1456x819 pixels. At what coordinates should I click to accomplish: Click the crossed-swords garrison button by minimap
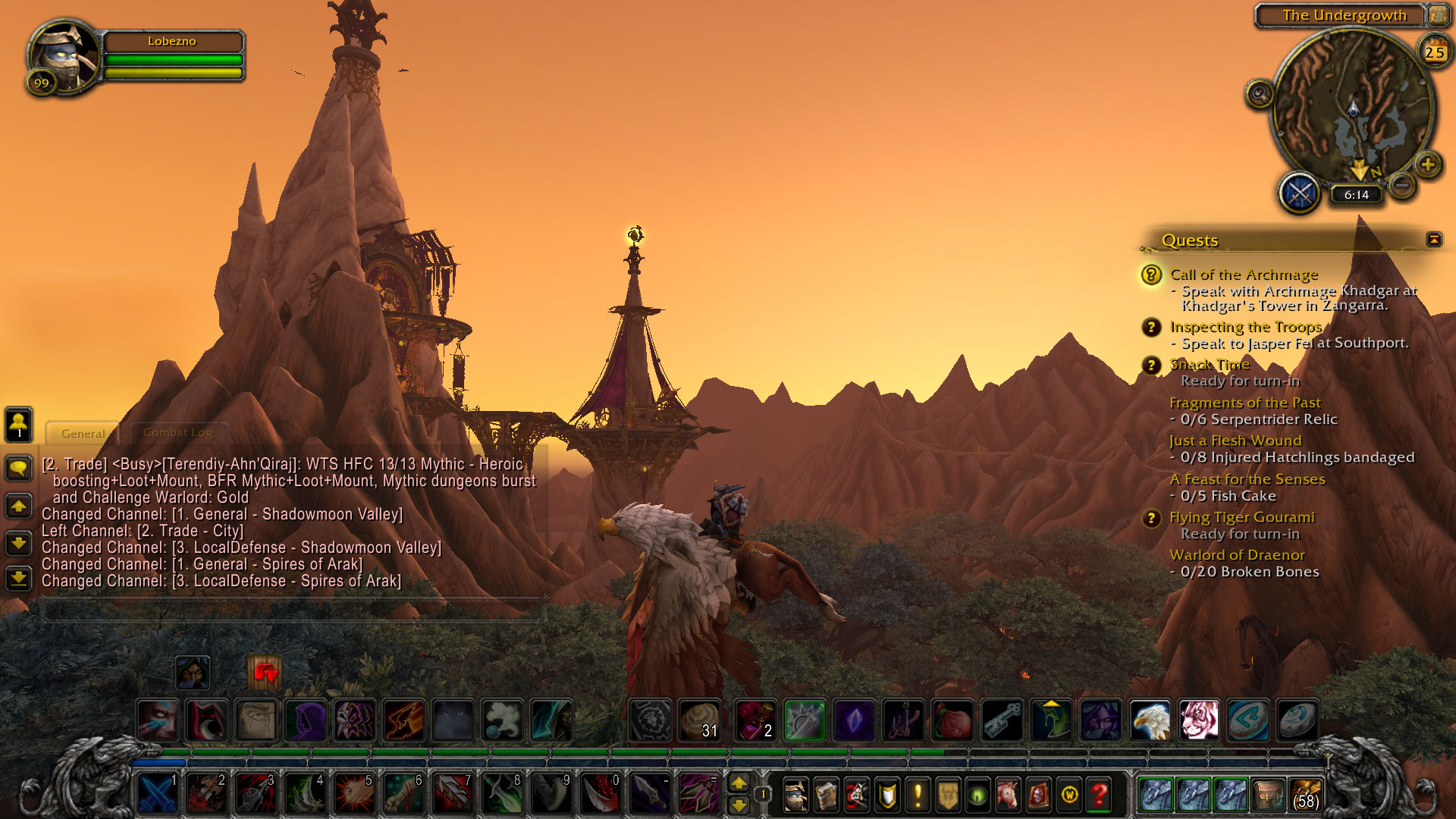[x=1300, y=193]
